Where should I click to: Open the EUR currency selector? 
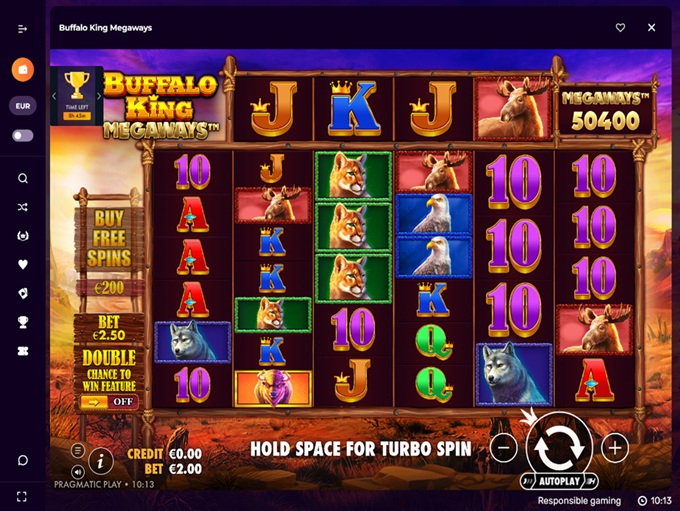pyautogui.click(x=22, y=105)
